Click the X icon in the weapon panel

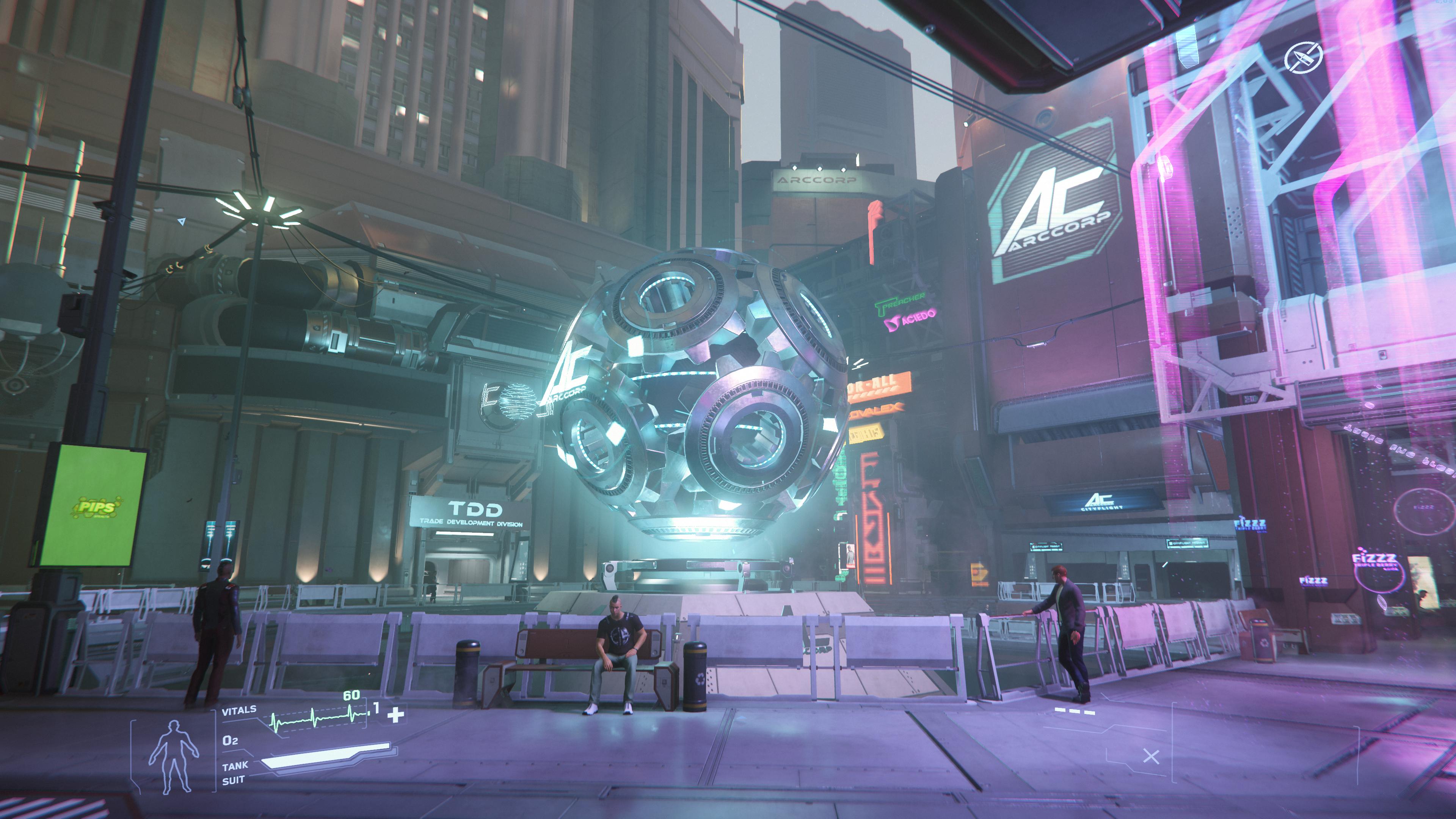coord(1151,756)
